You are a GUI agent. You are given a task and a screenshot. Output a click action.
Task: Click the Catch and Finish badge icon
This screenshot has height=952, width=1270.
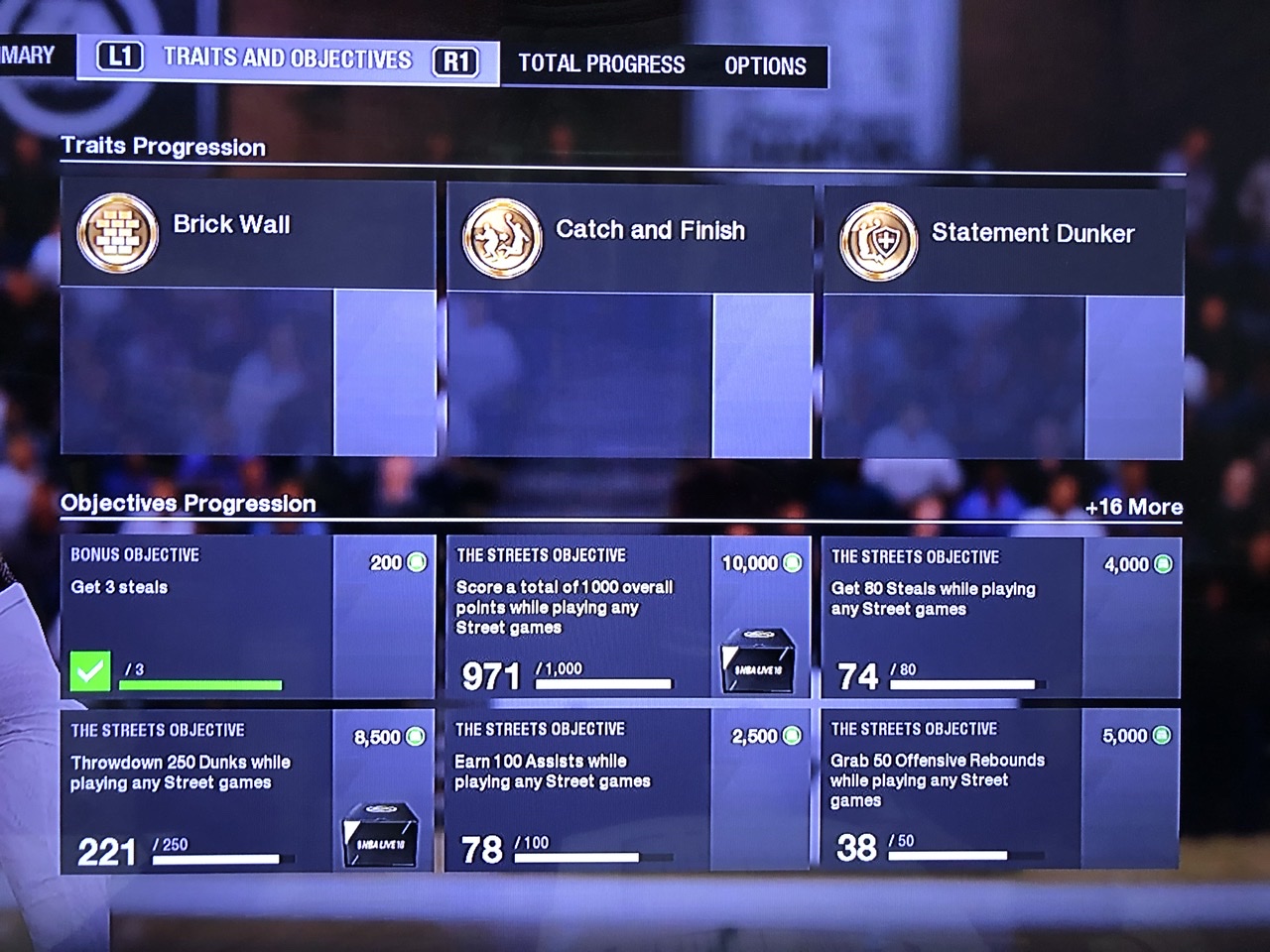pyautogui.click(x=502, y=238)
